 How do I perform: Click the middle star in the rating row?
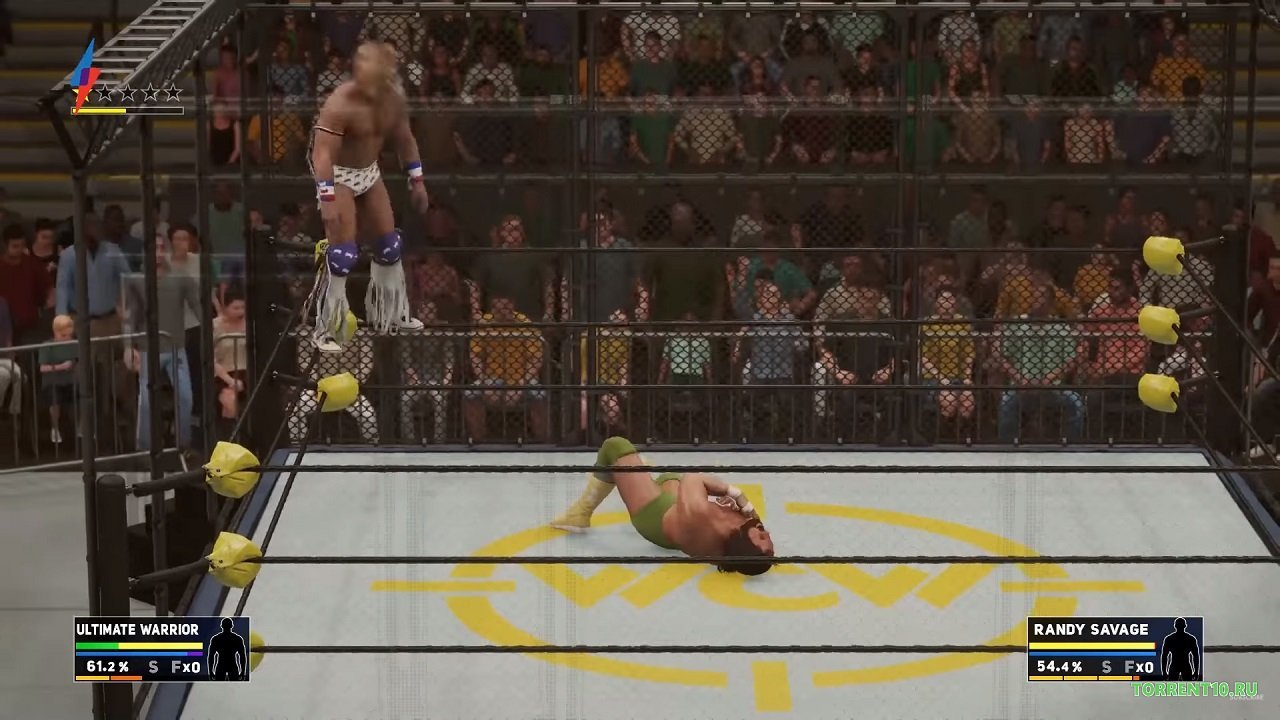[128, 94]
